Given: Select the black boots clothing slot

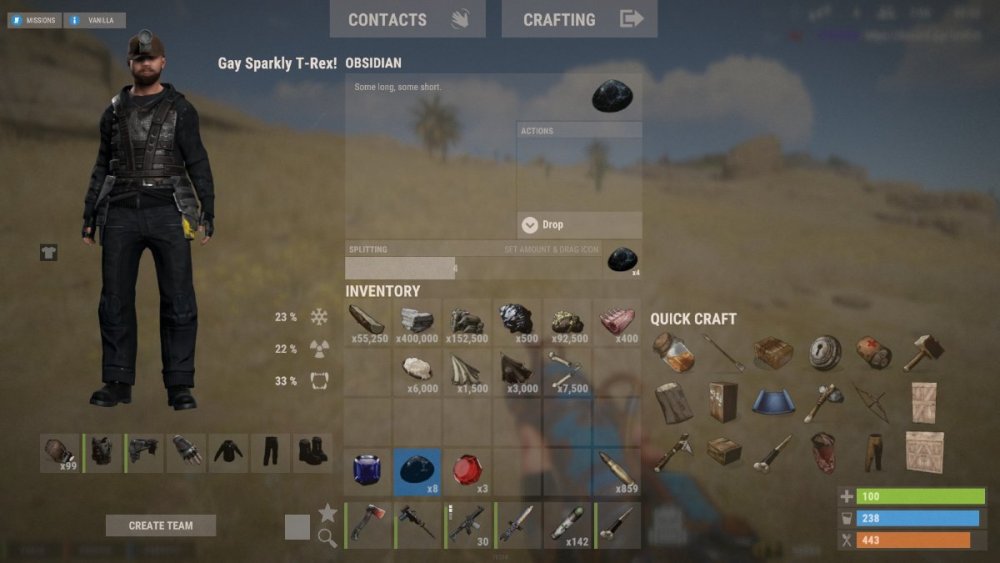Looking at the screenshot, I should pos(313,452).
